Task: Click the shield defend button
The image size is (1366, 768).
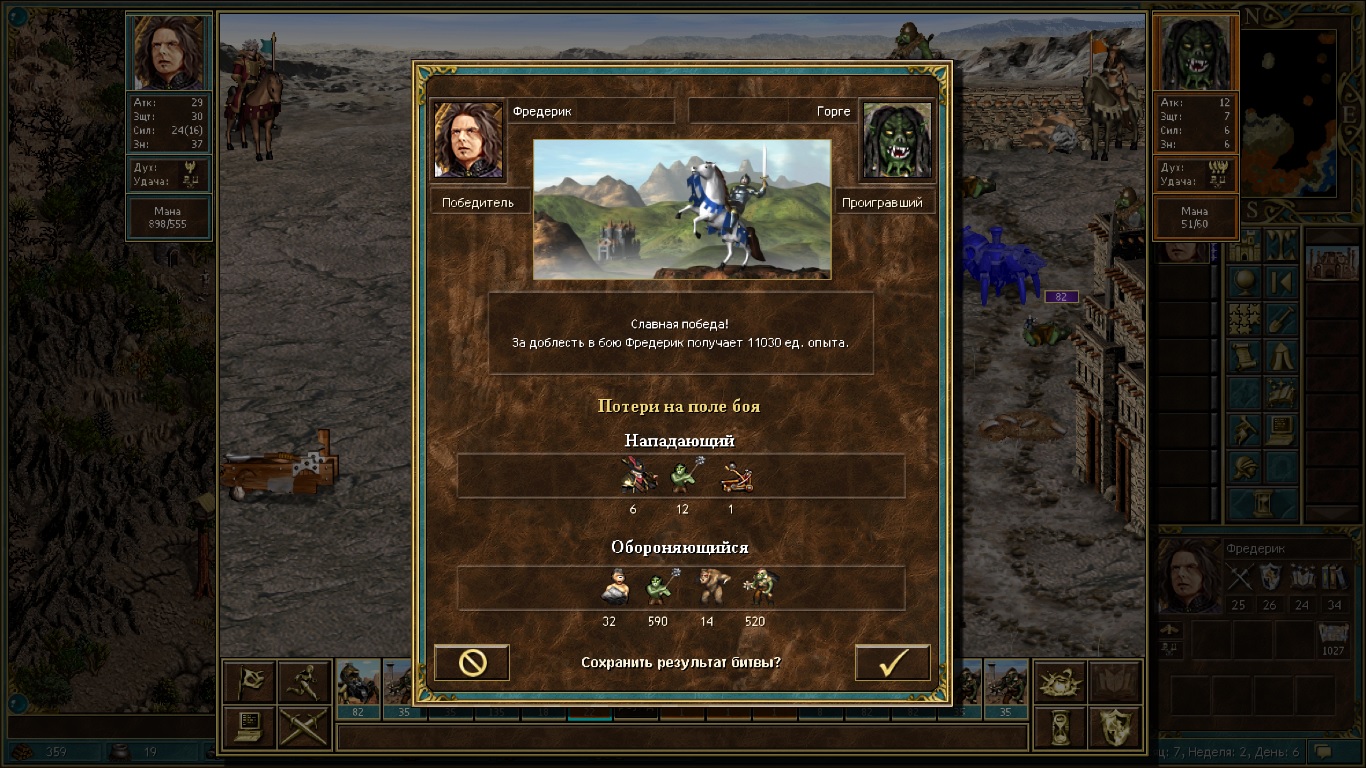Action: pos(1114,727)
